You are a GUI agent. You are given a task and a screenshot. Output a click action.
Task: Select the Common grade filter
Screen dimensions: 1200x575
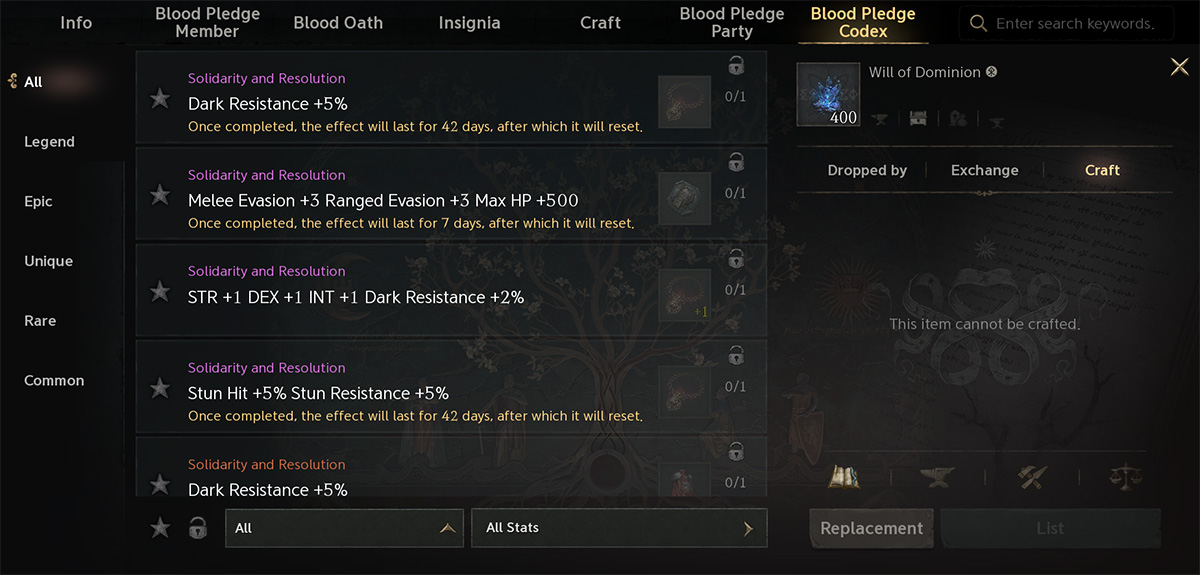coord(54,380)
